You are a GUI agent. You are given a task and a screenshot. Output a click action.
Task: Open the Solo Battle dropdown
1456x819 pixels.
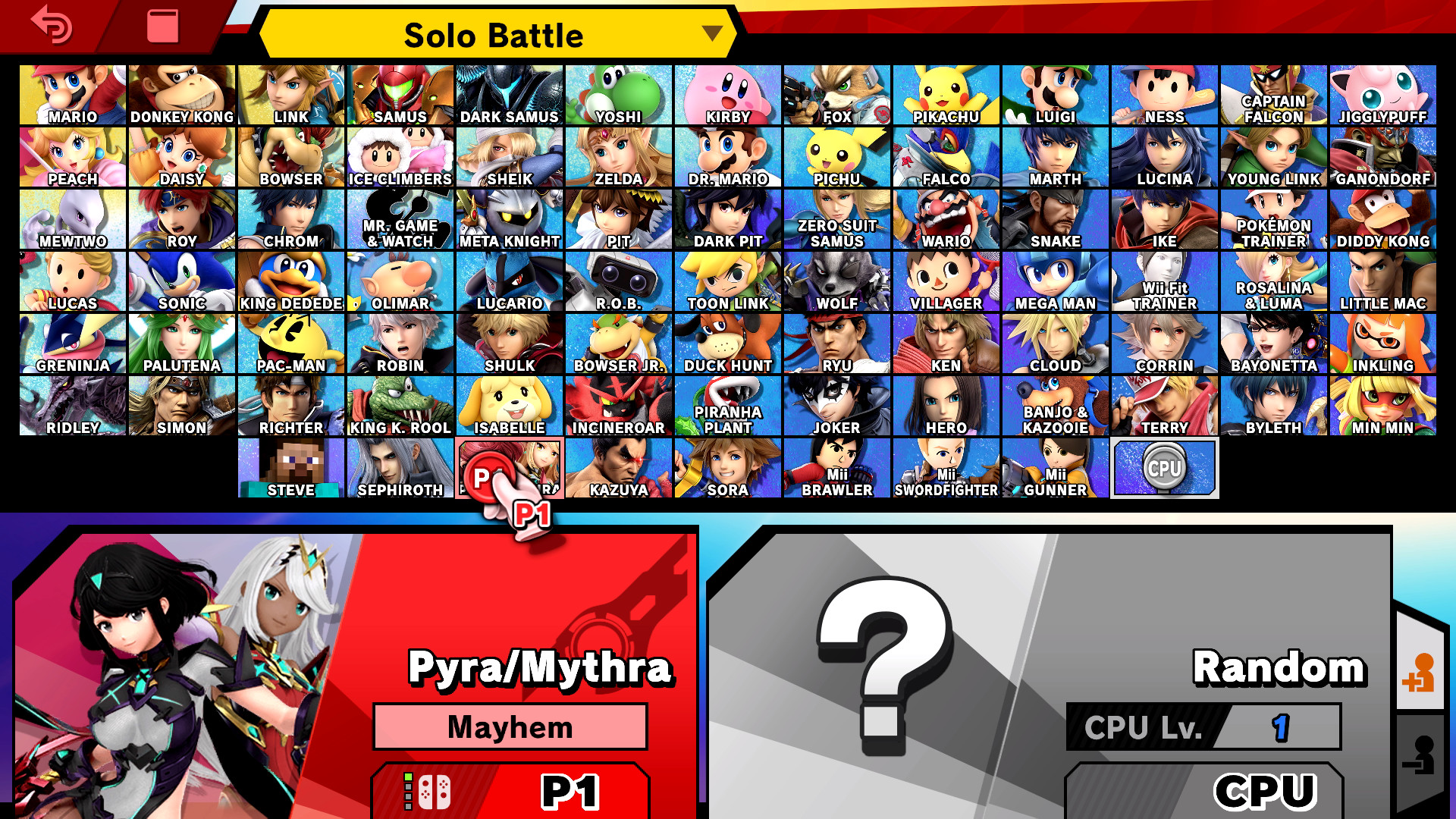[497, 34]
